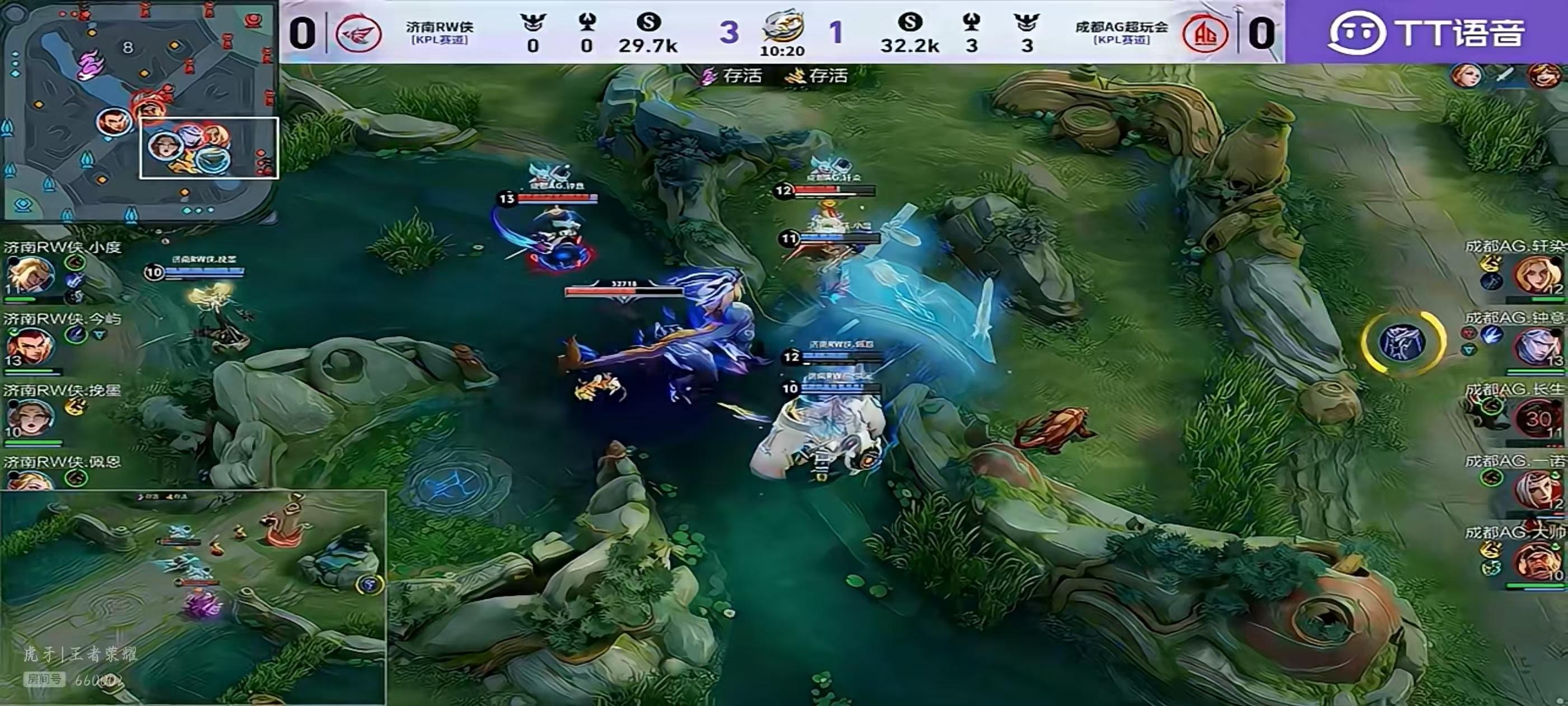Click the 成都AG超玩会 team logo
Screen dimensions: 1568x706
click(x=1204, y=33)
